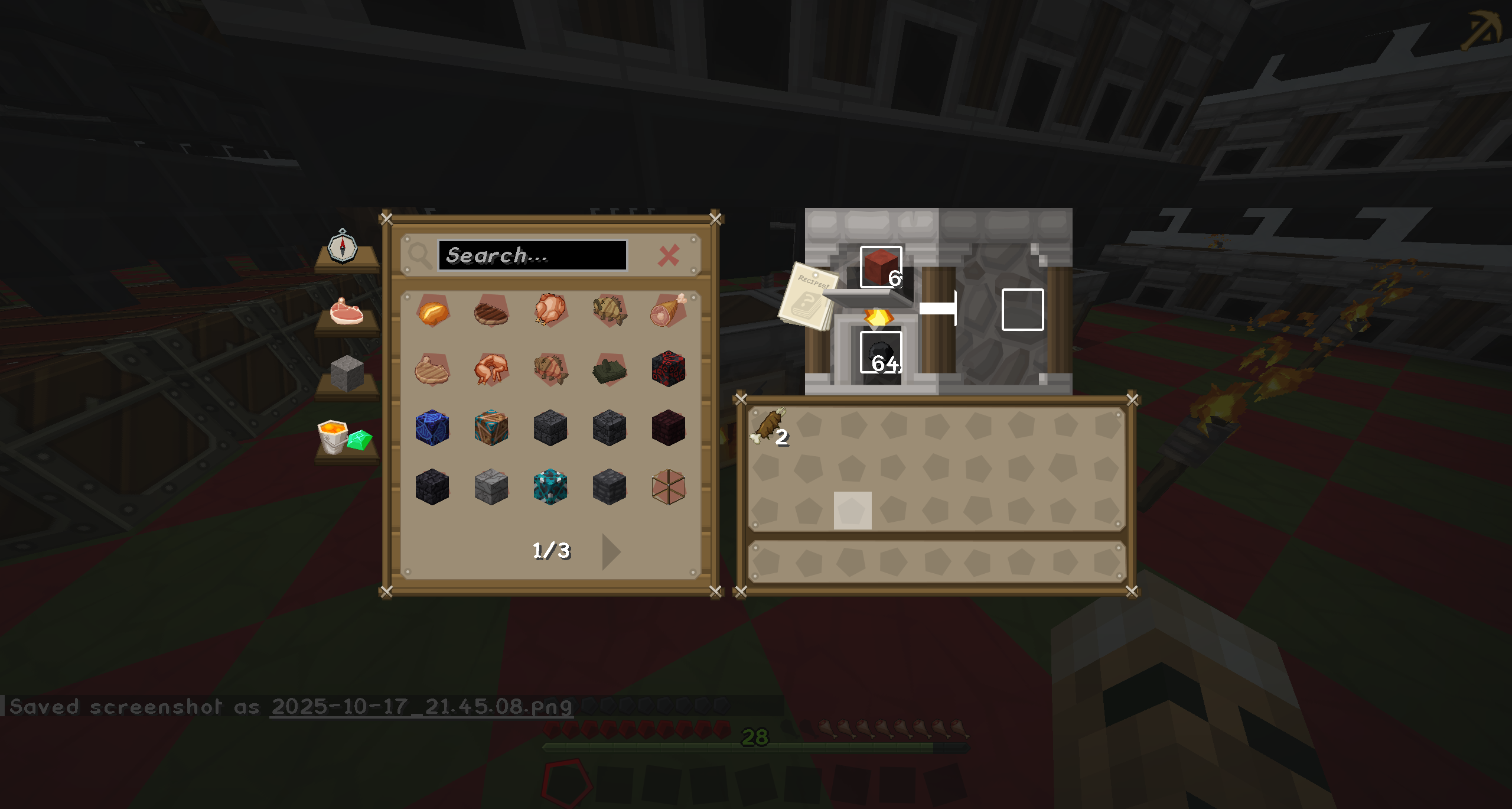This screenshot has width=1512, height=809.
Task: Pick the ham leg recipe
Action: [668, 310]
